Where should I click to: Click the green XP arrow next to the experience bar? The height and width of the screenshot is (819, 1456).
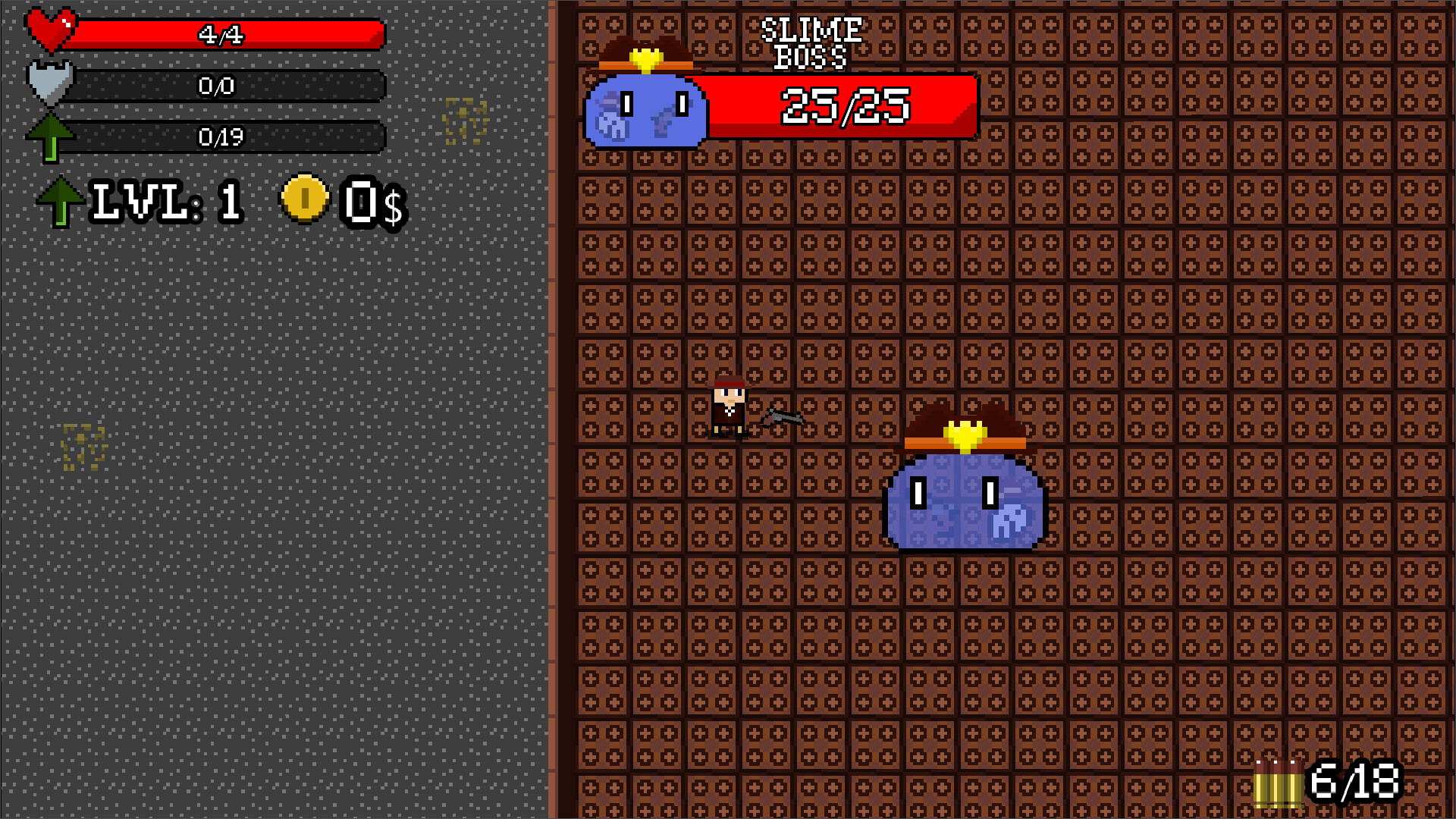point(52,136)
